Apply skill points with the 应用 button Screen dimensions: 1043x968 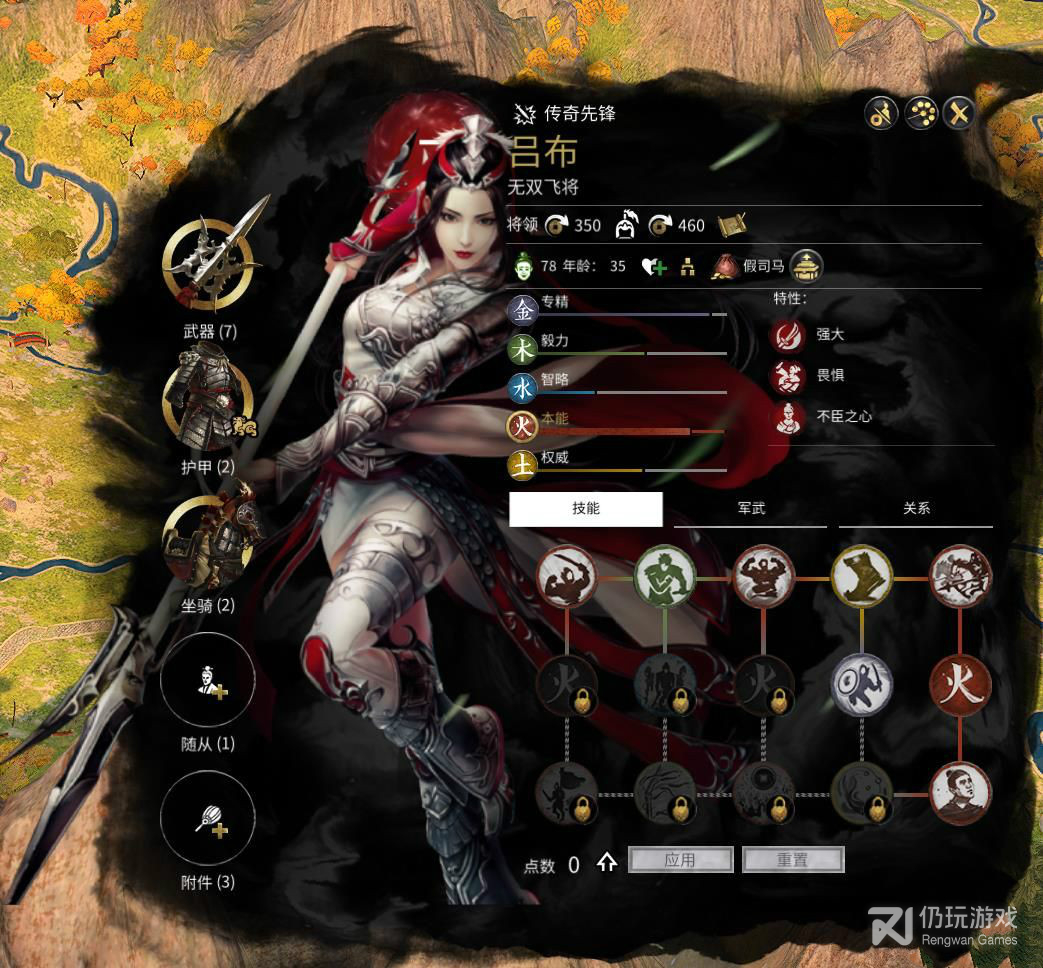point(680,860)
